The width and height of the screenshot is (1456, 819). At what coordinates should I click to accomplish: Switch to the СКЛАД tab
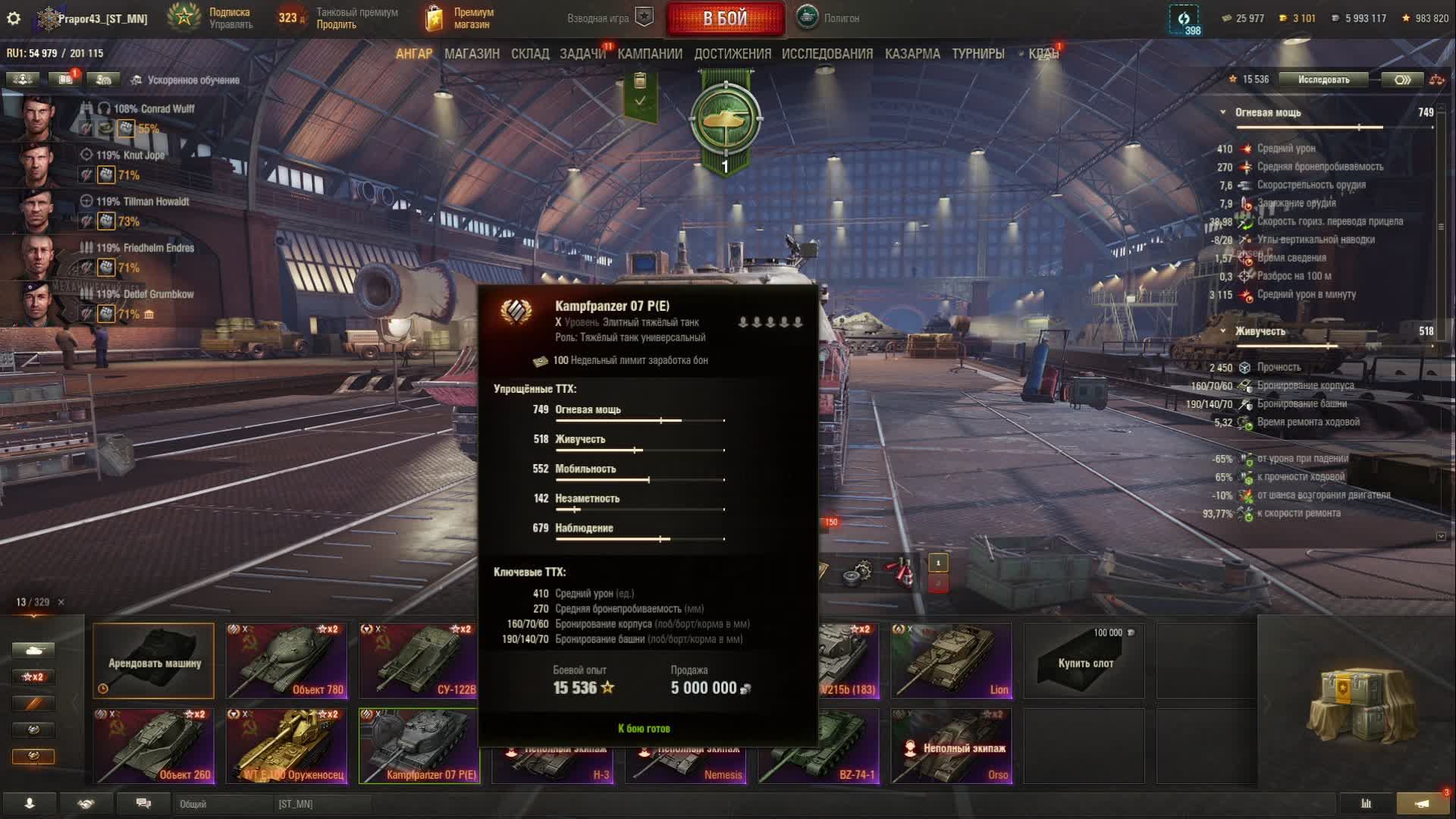(x=530, y=54)
